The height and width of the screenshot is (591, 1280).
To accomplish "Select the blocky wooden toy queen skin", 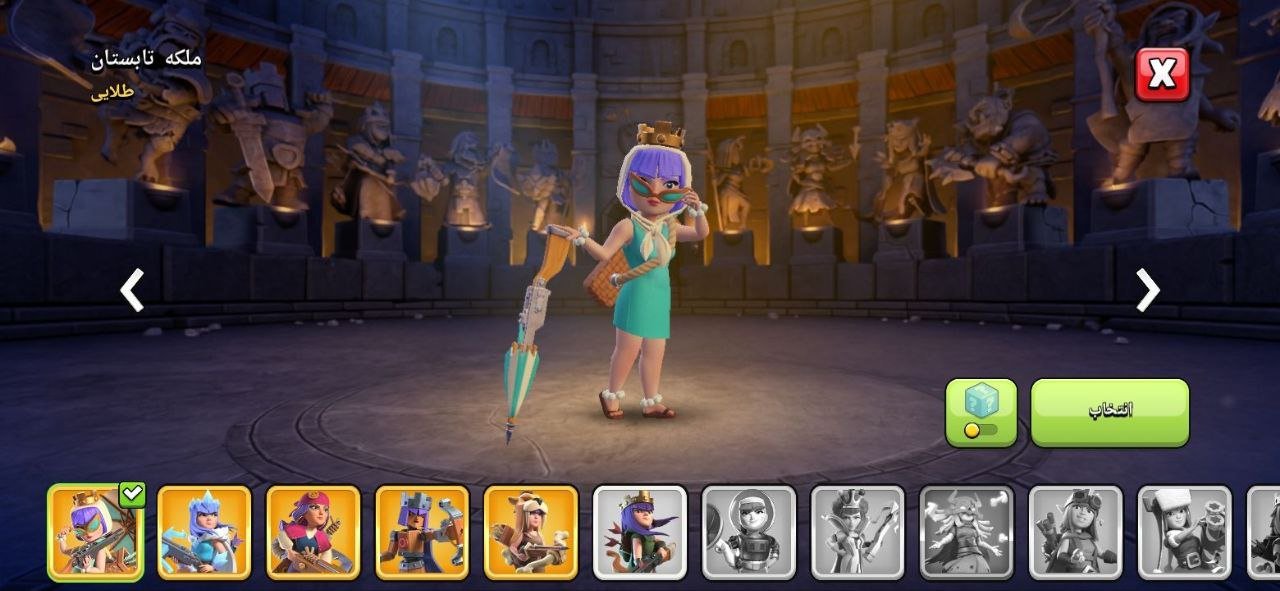I will pyautogui.click(x=422, y=532).
